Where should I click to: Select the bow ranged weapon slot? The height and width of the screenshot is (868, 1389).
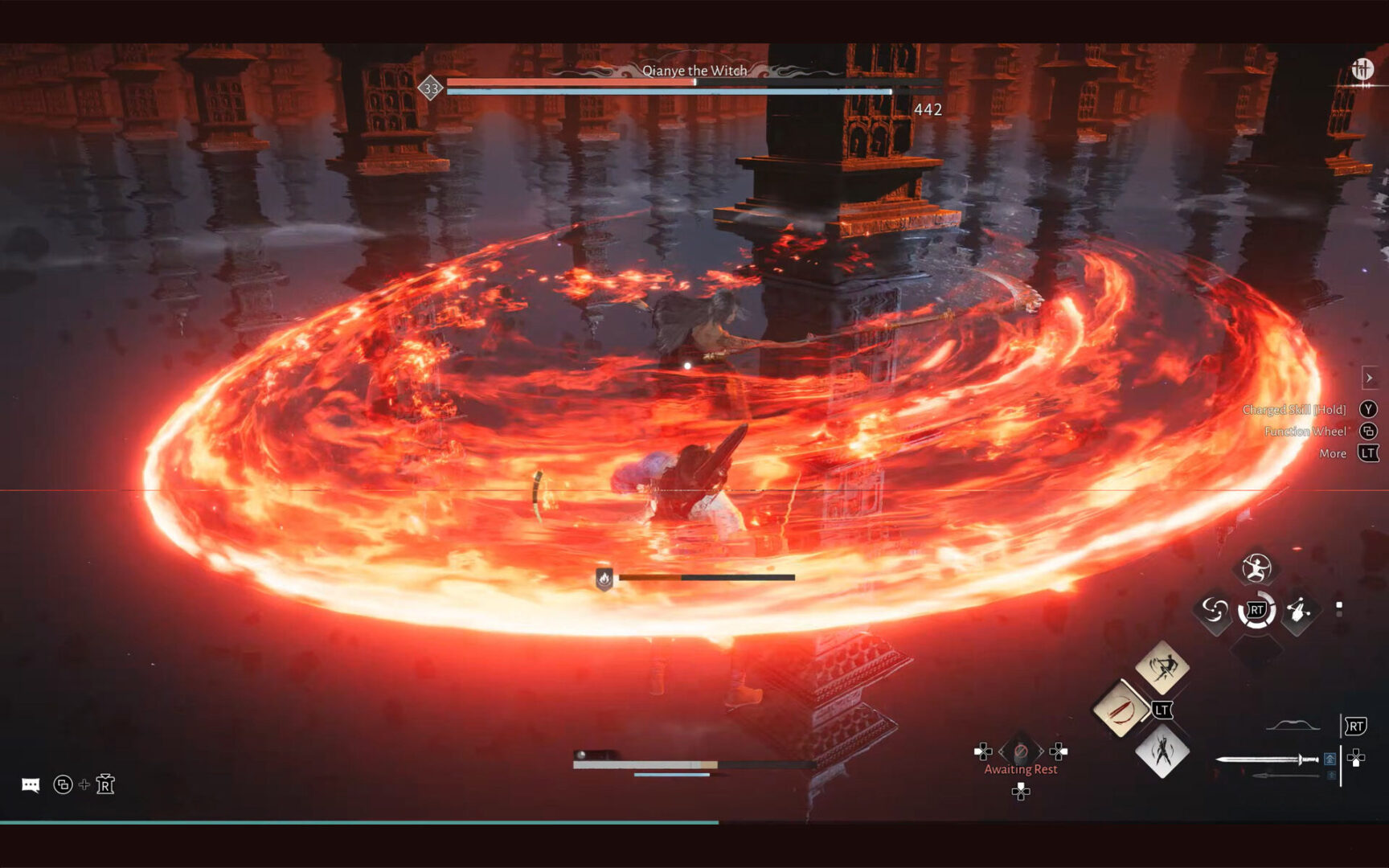1293,726
